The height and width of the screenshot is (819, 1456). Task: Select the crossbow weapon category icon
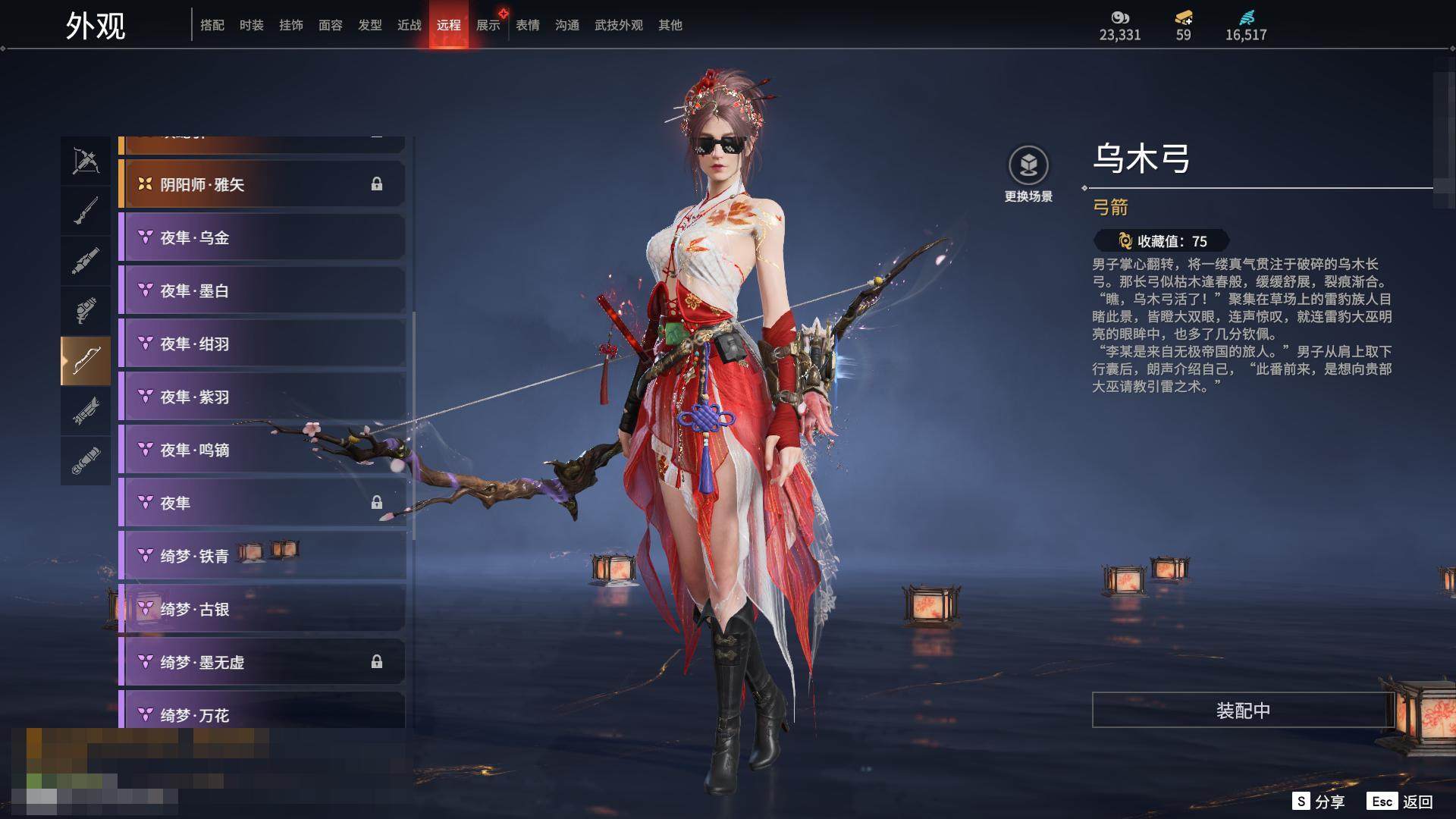tap(86, 161)
